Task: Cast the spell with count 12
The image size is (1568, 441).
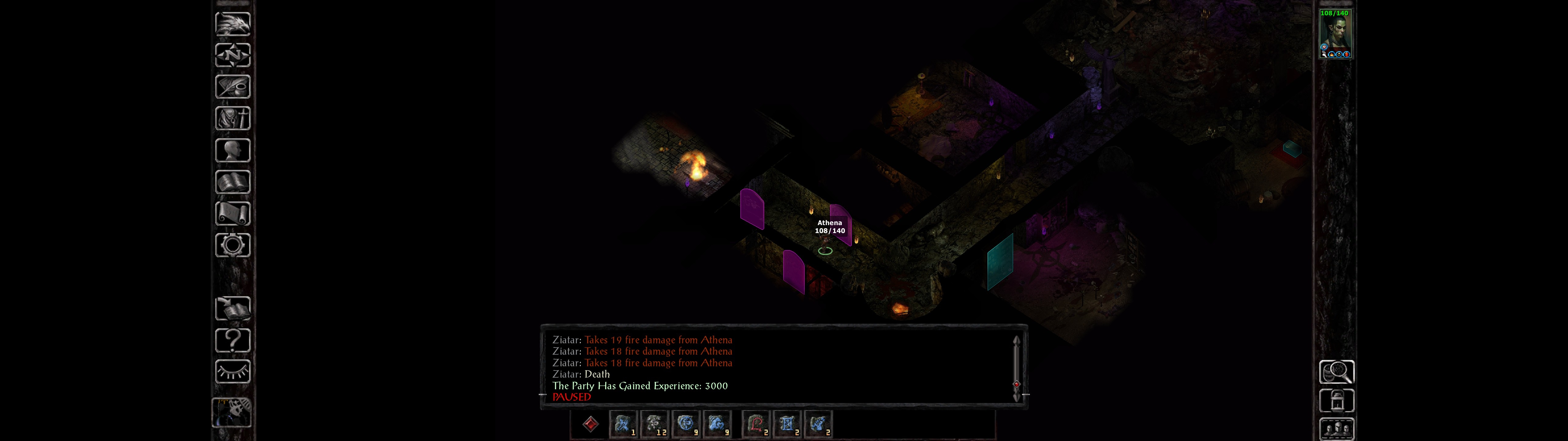Action: (654, 424)
